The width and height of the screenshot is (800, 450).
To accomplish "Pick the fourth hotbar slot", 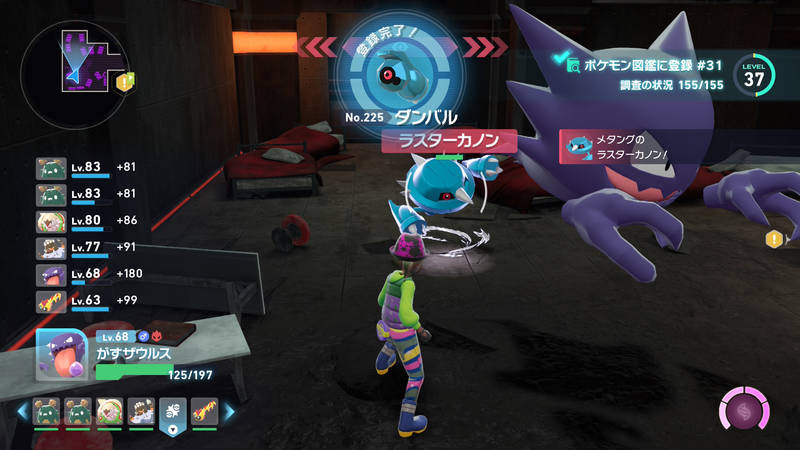I will [x=141, y=411].
